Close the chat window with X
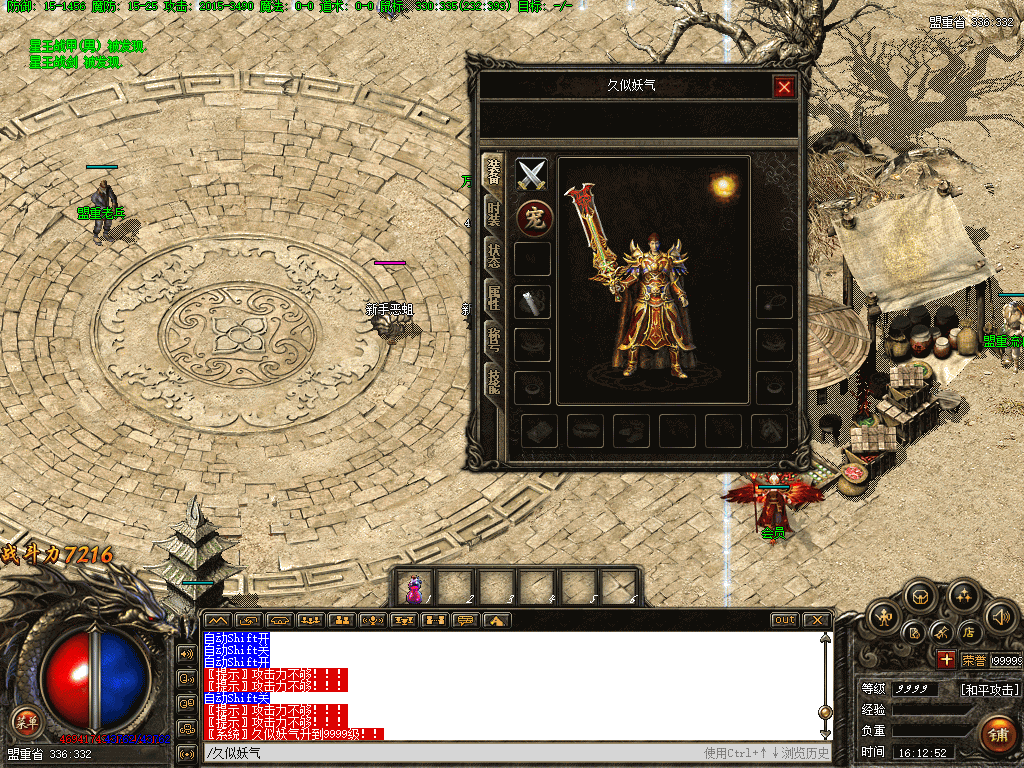The height and width of the screenshot is (768, 1024). click(x=817, y=620)
